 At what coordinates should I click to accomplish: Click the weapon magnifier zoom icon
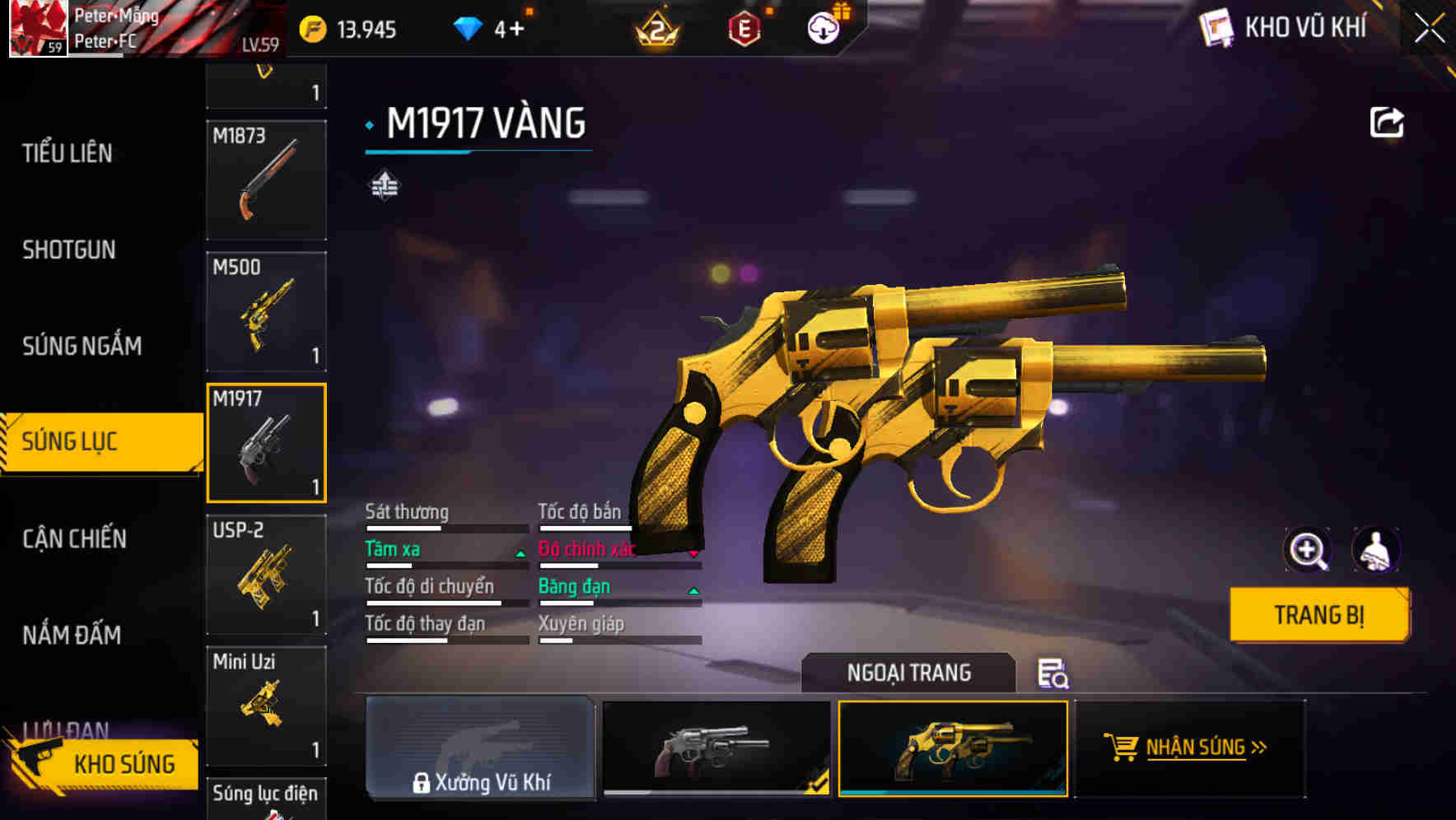point(1308,549)
